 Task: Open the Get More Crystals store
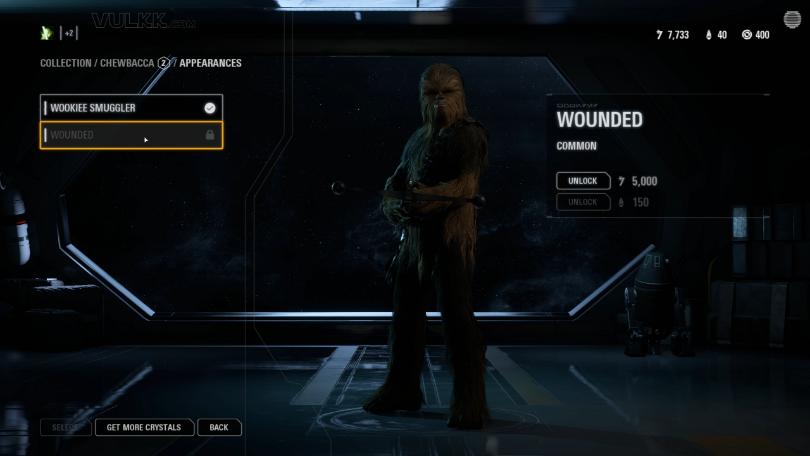point(144,427)
